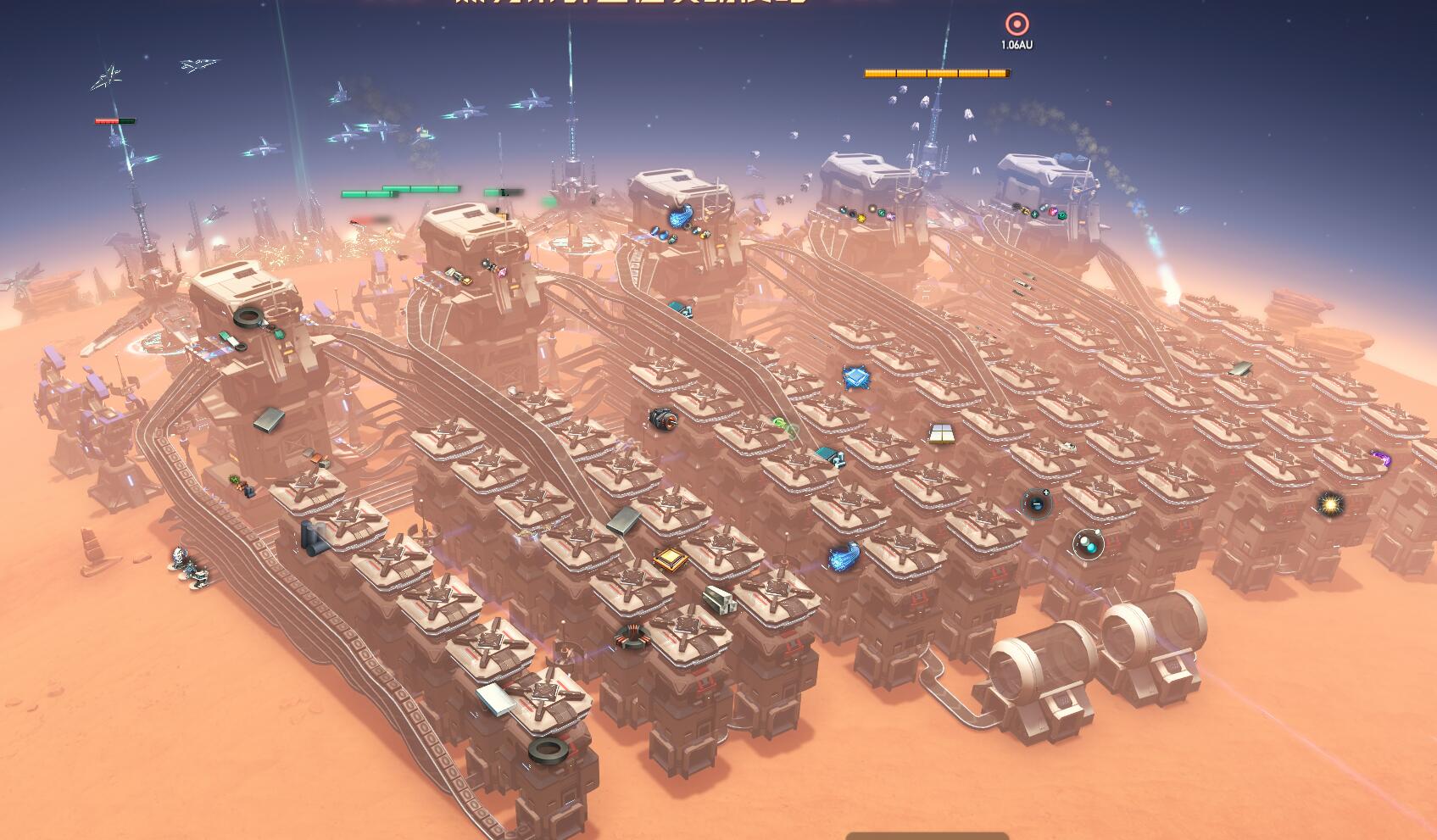The height and width of the screenshot is (840, 1437).
Task: Click the dark torus ring item at the bottom
Action: pyautogui.click(x=548, y=751)
